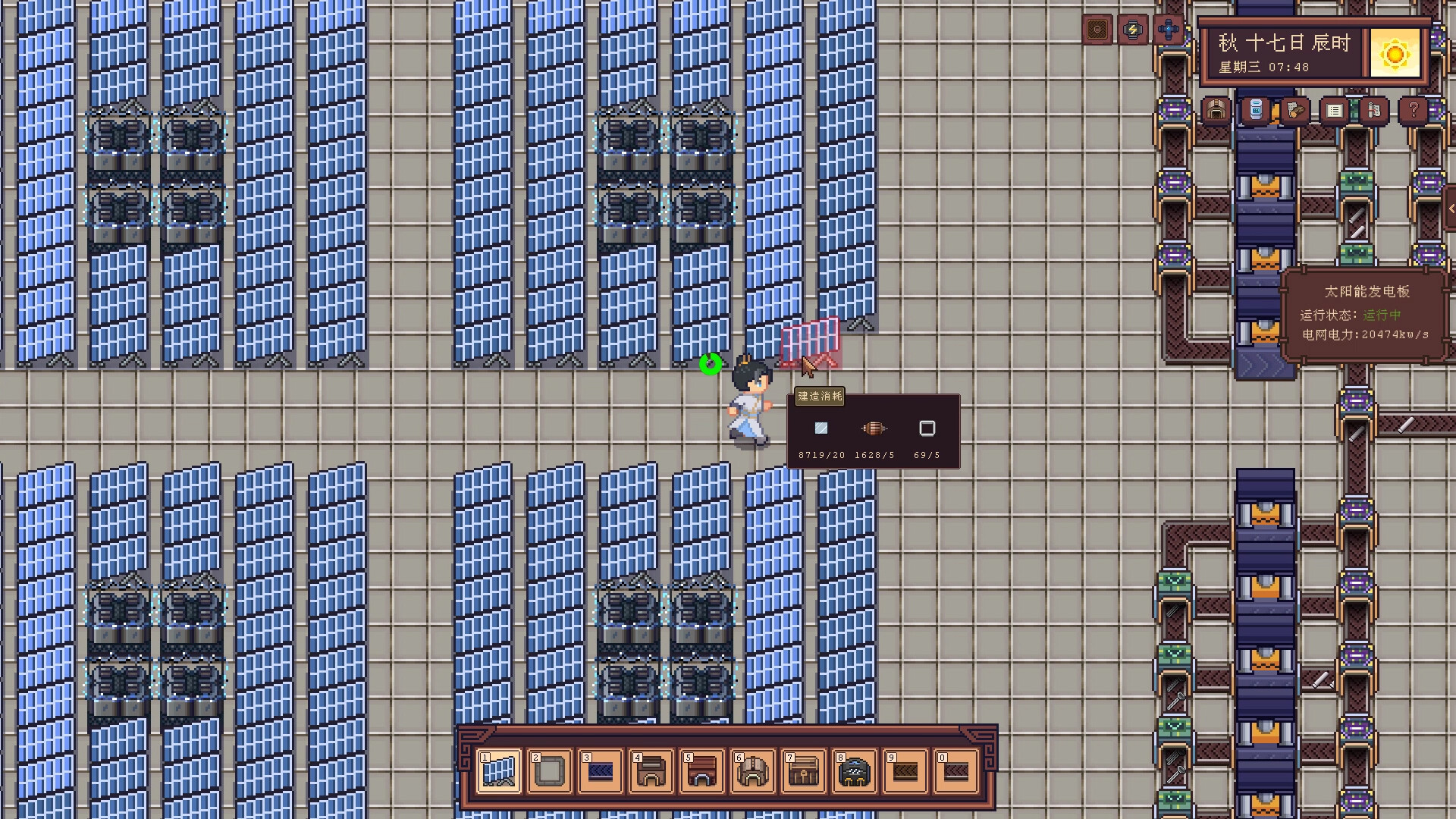Open the help menu via question mark icon
The image size is (1456, 819).
(1412, 111)
